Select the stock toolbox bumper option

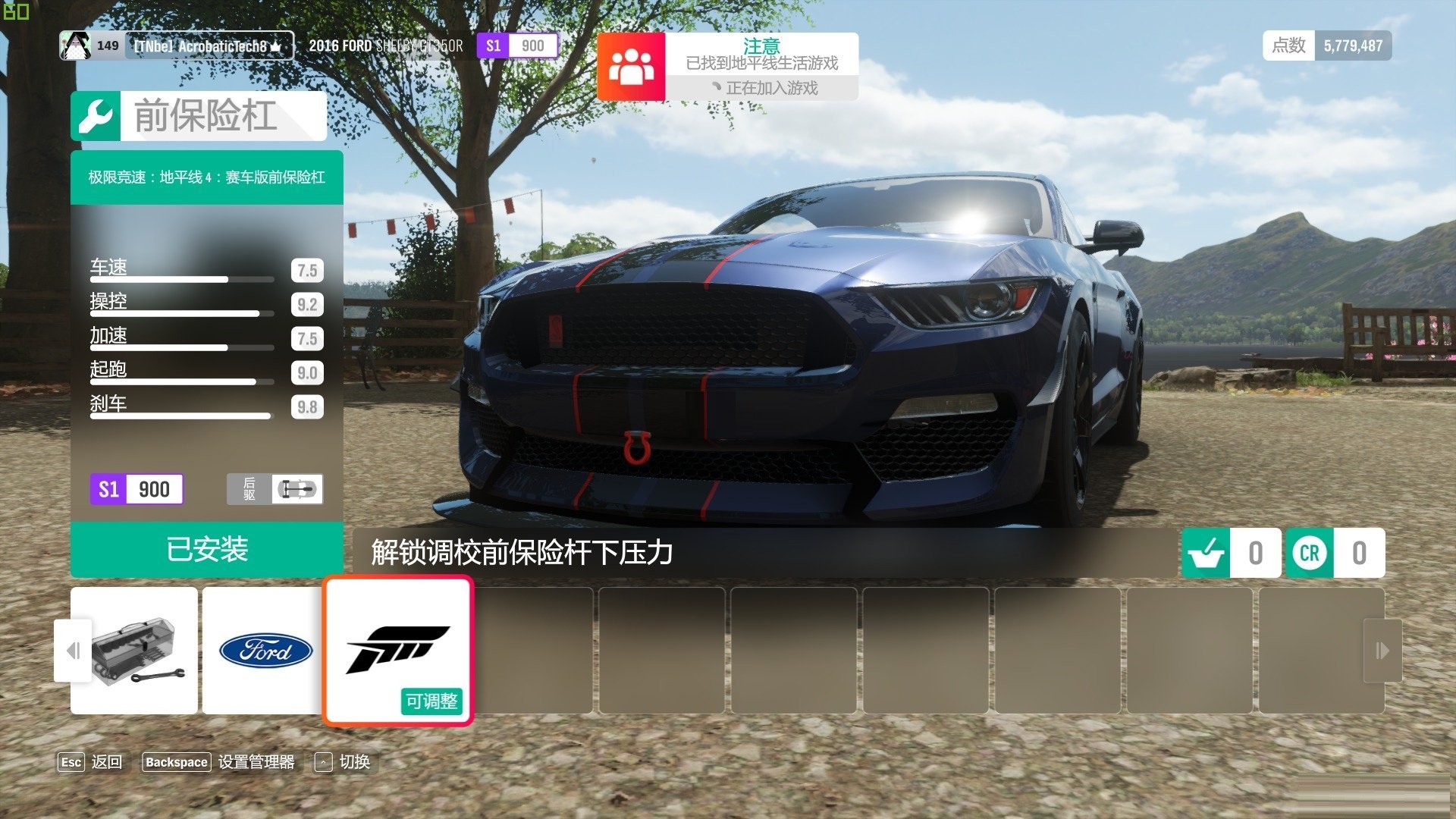tap(134, 651)
